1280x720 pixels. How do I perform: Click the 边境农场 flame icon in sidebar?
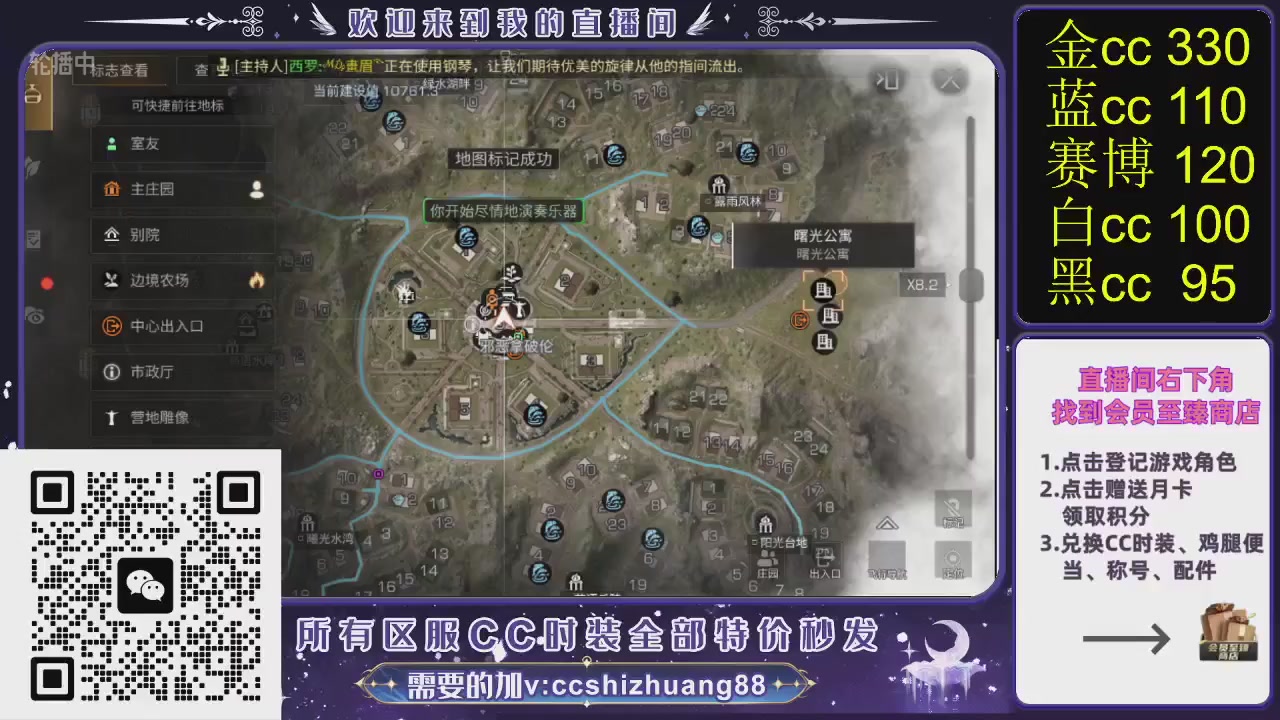pyautogui.click(x=256, y=282)
